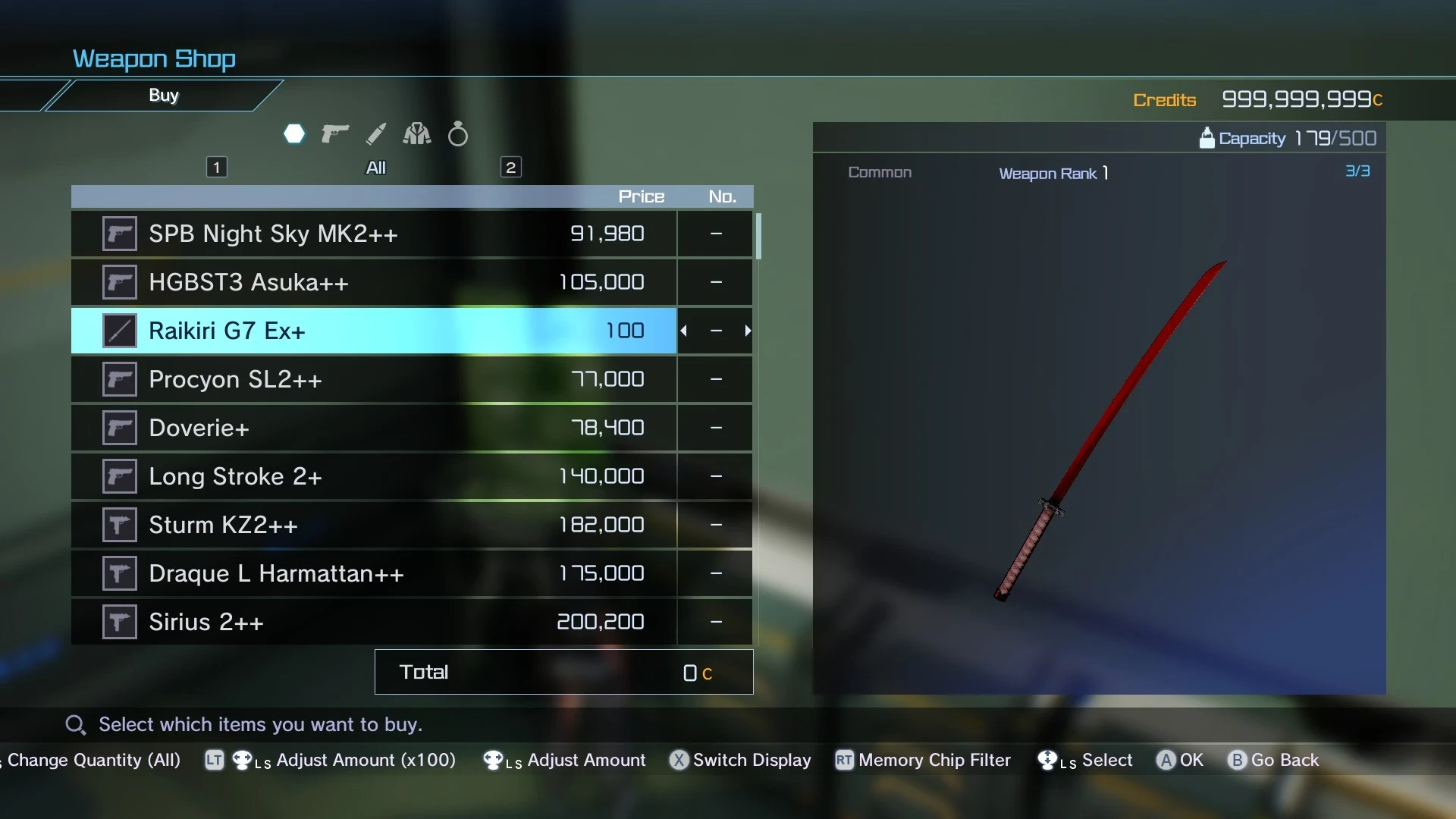Click the katana icon beside Raikiri G7 Ex+
The height and width of the screenshot is (819, 1456).
coord(118,330)
